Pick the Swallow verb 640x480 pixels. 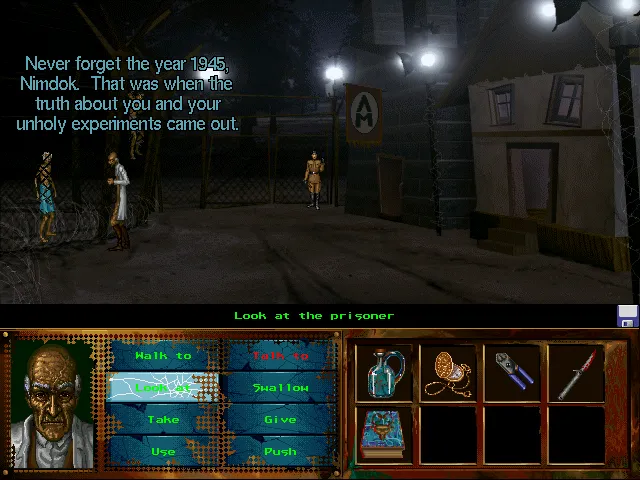[x=280, y=388]
